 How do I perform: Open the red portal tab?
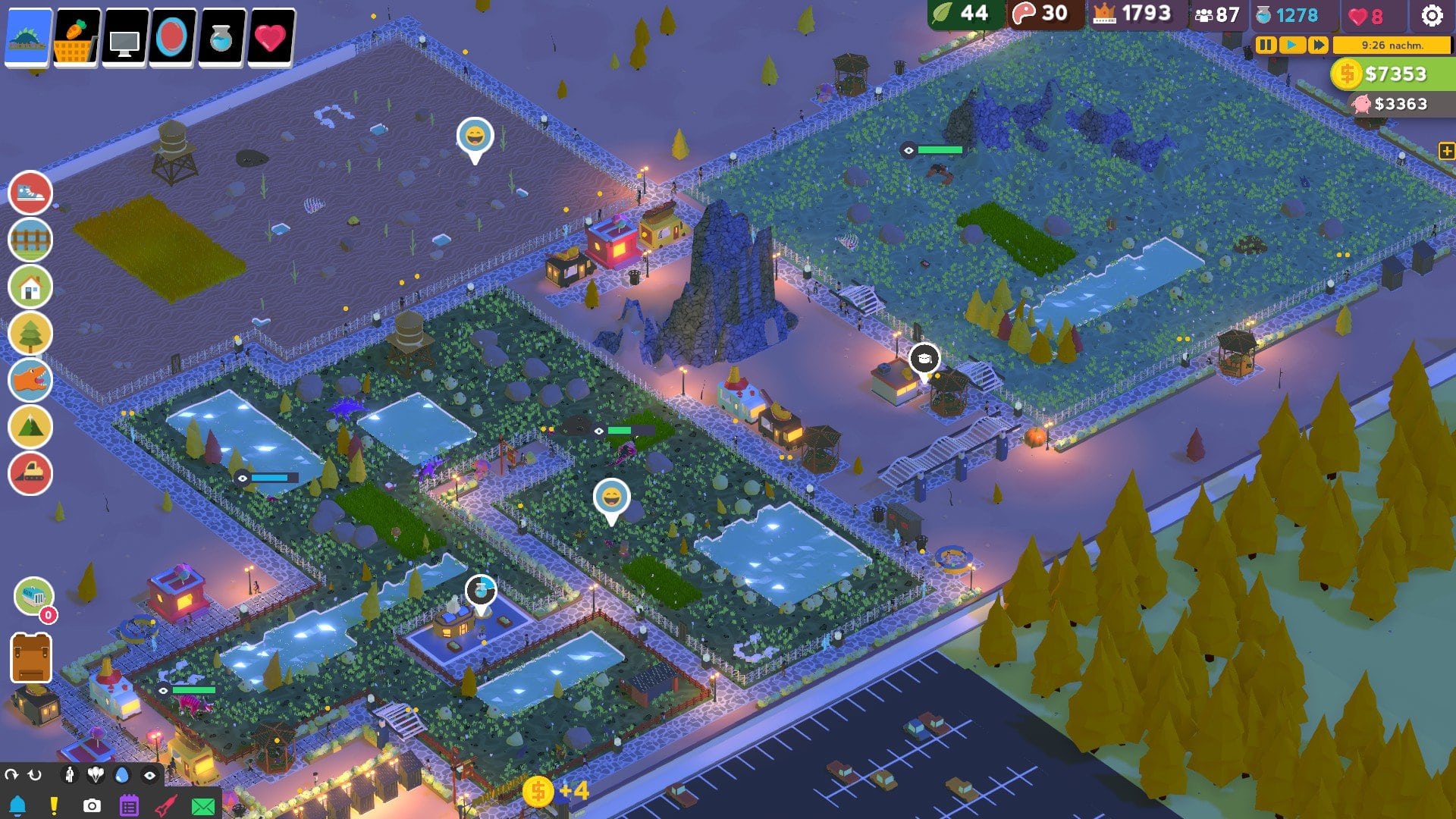click(173, 36)
